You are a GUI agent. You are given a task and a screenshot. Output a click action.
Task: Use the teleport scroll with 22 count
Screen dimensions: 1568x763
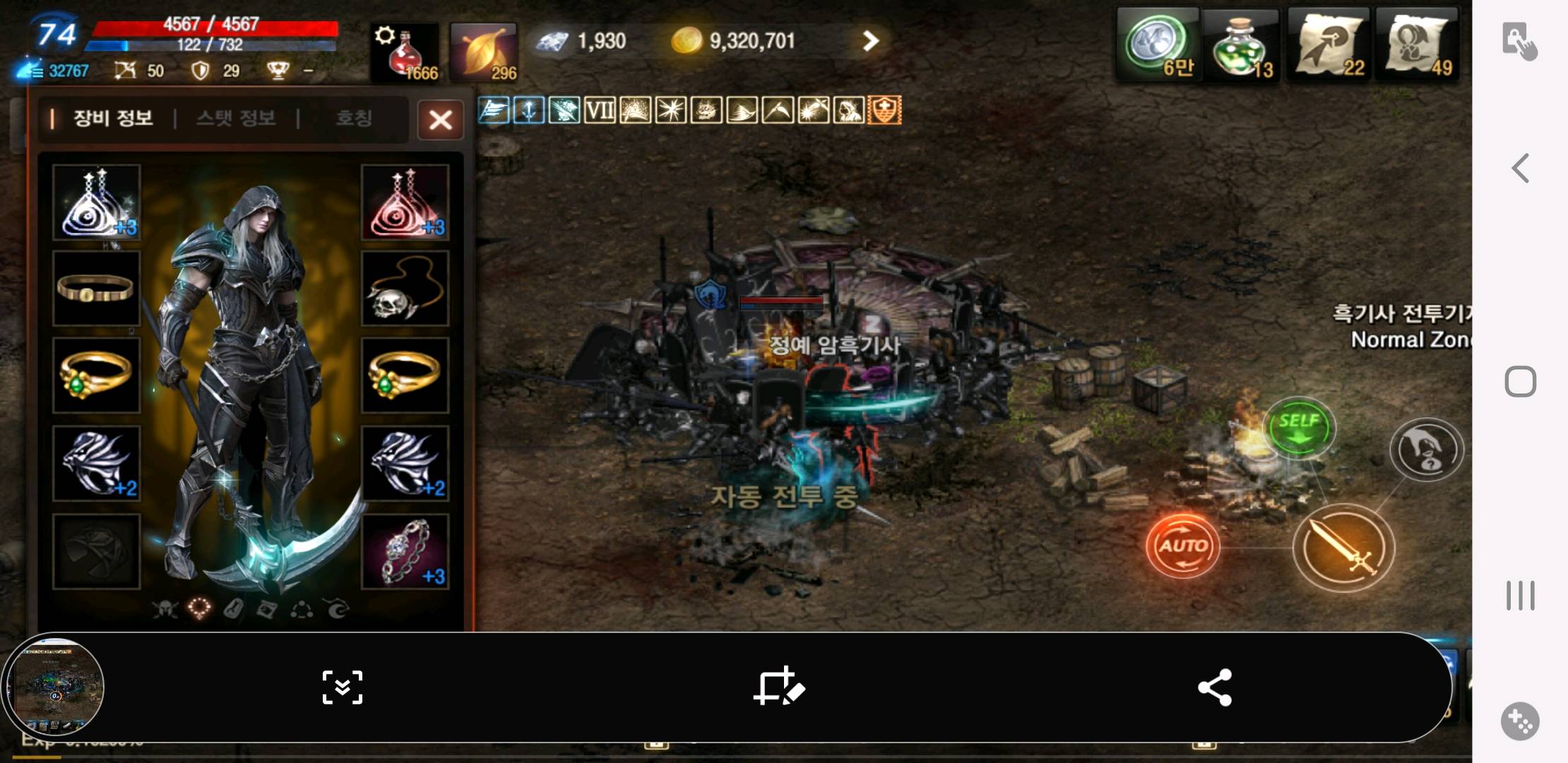(x=1328, y=46)
